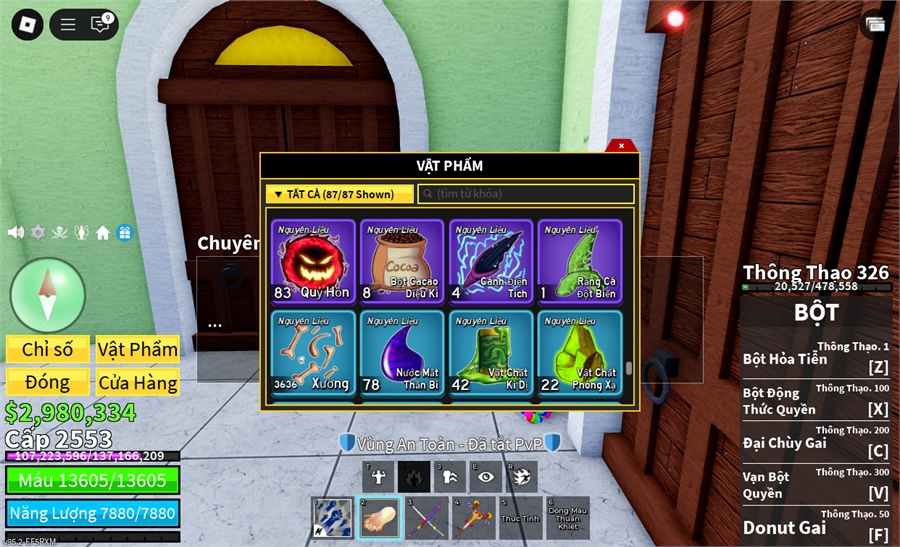Select the Vật Chất Phóng Xạ item
Viewport: 900px width, 547px height.
[579, 352]
